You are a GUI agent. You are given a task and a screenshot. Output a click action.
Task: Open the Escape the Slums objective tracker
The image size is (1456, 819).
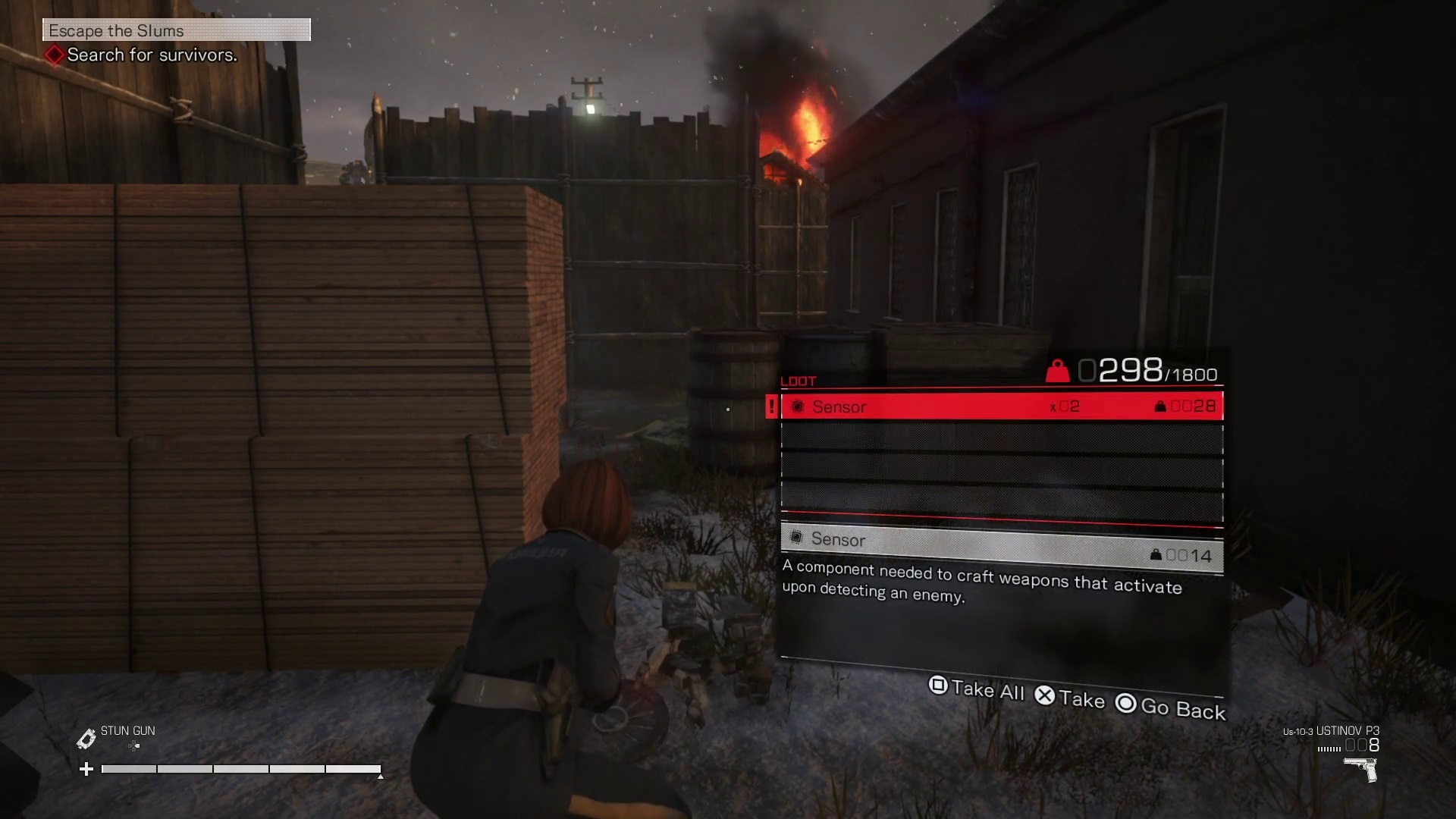(176, 30)
